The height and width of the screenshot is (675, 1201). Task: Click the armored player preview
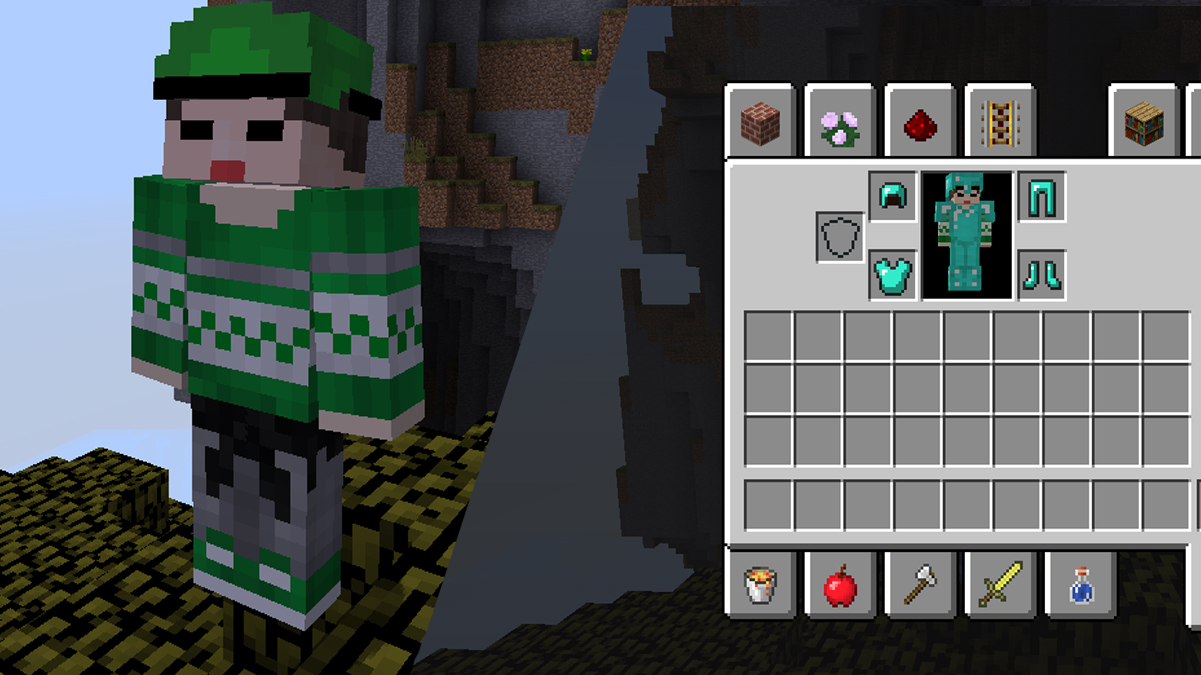tap(967, 235)
